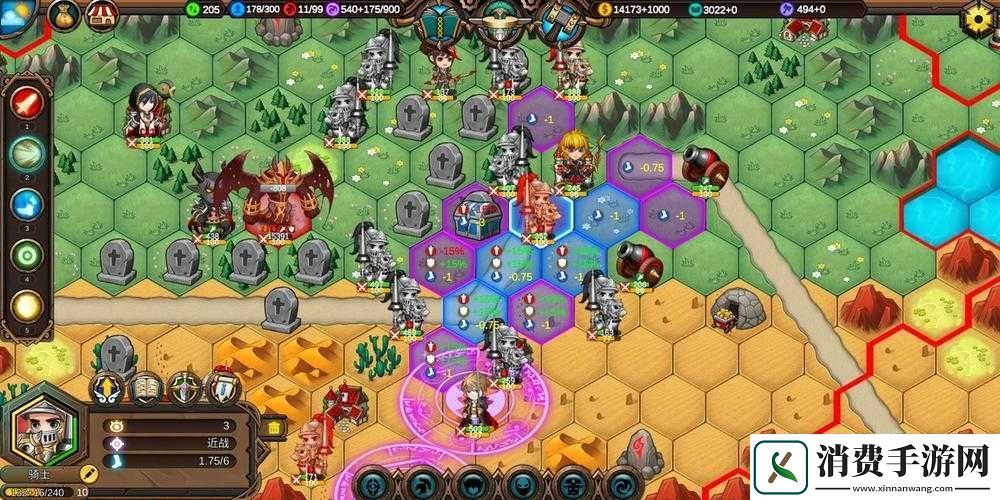Activate the green ring skill orb
This screenshot has width=1000, height=500.
click(26, 256)
